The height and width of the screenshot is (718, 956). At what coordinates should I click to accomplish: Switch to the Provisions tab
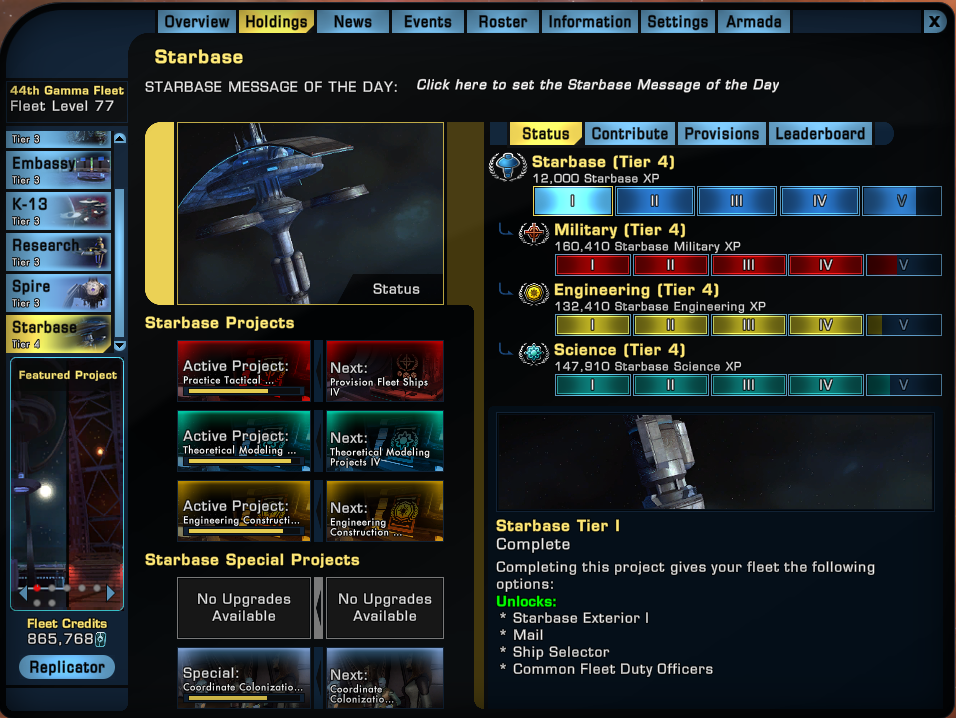click(722, 134)
